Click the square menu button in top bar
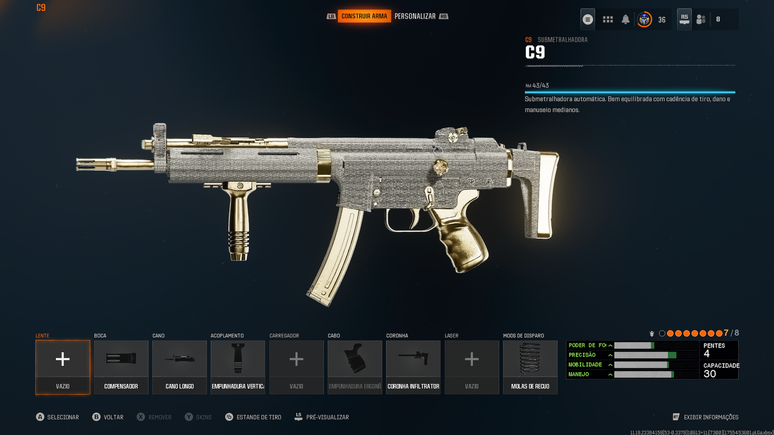This screenshot has width=774, height=435. pos(588,19)
